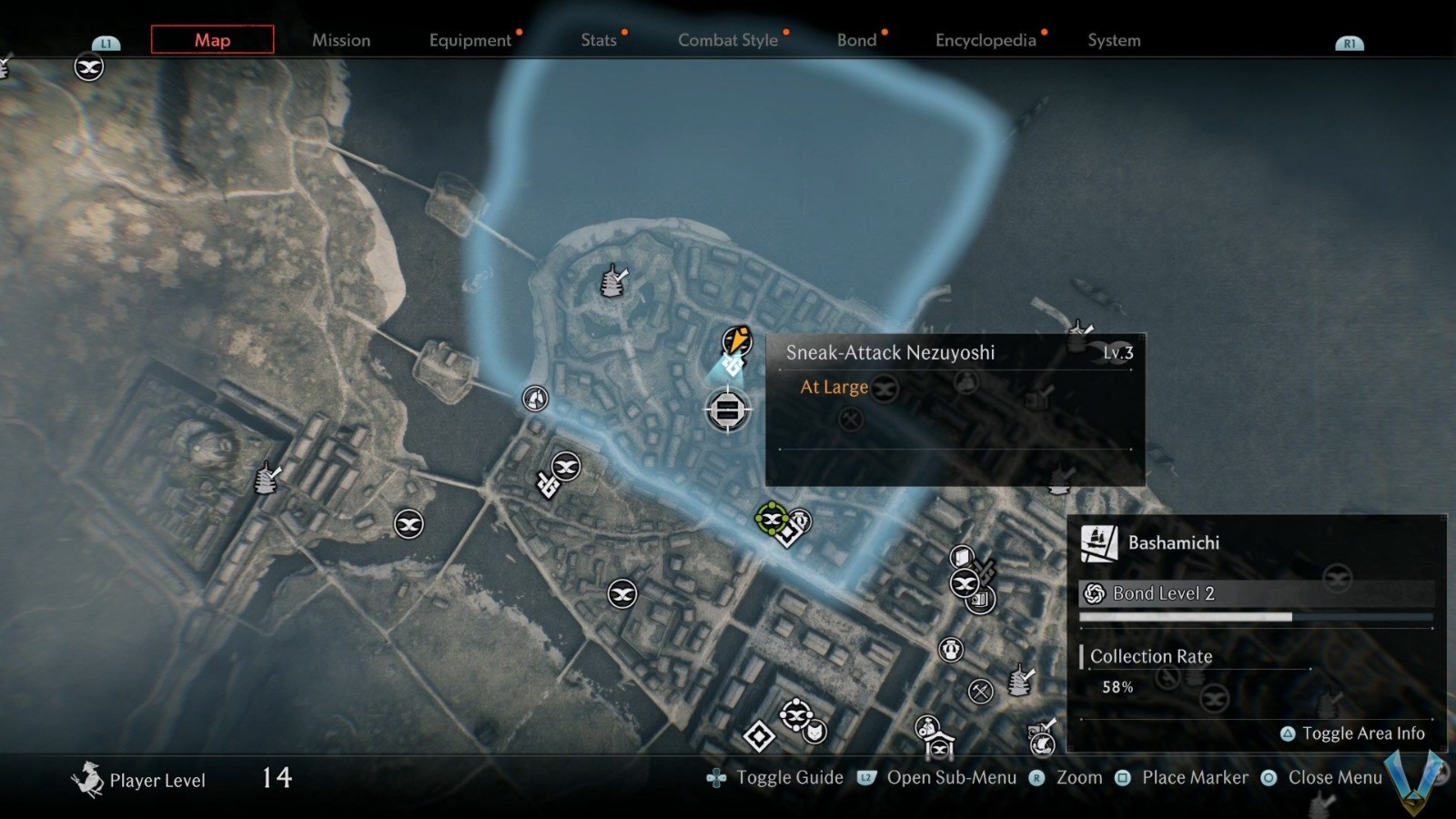Select the camera shop icon on the map

click(x=979, y=601)
